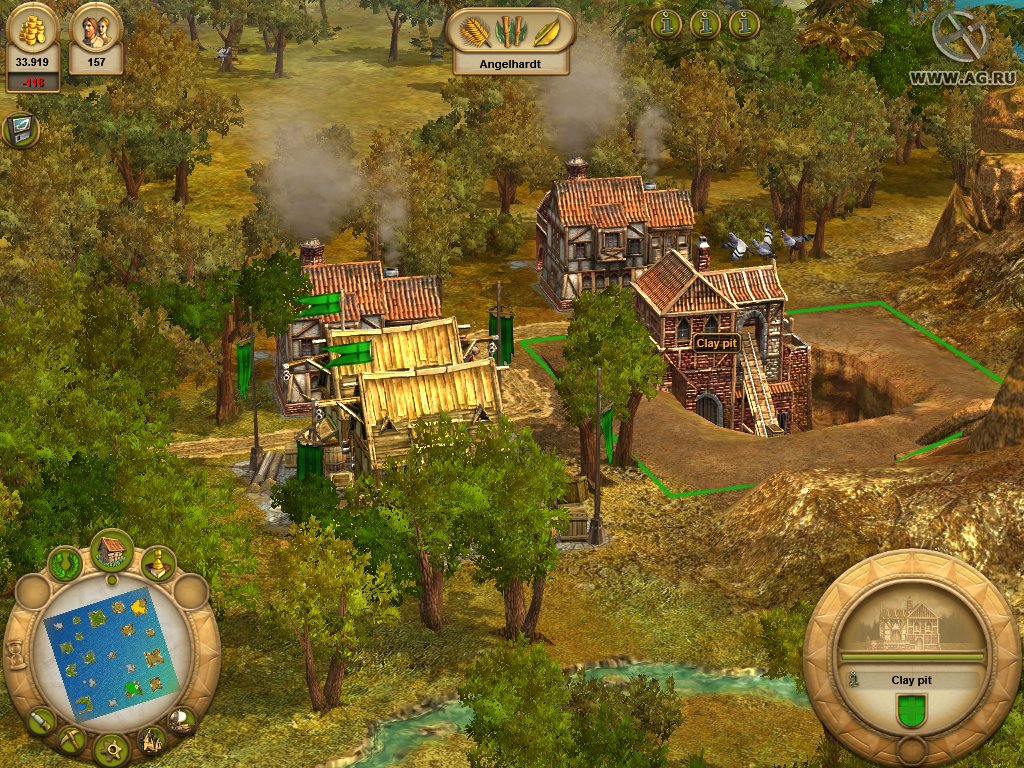
Task: Open the first info notification icon
Action: (x=666, y=23)
